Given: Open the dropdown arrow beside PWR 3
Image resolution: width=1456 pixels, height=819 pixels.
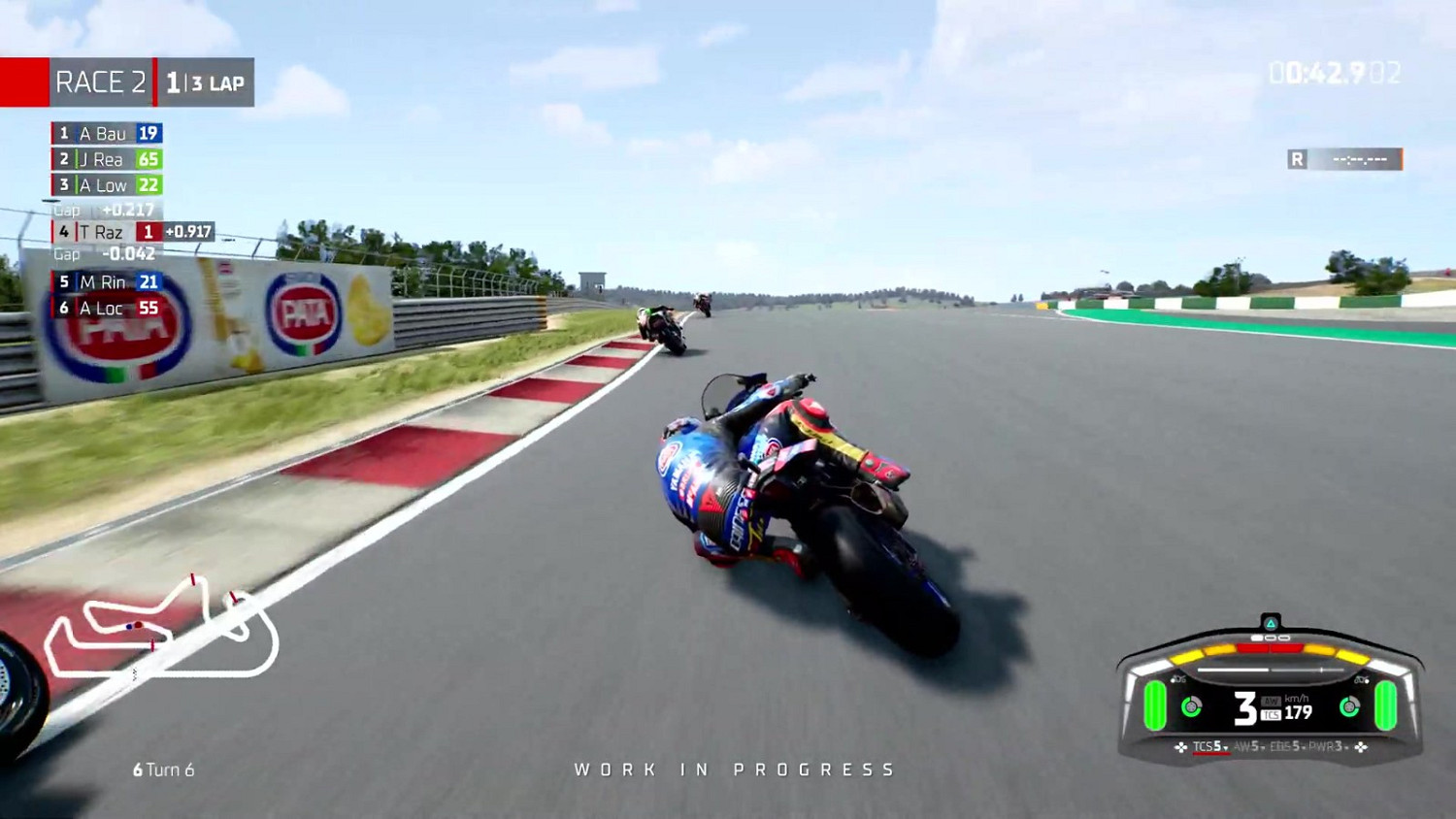Looking at the screenshot, I should 1347,747.
